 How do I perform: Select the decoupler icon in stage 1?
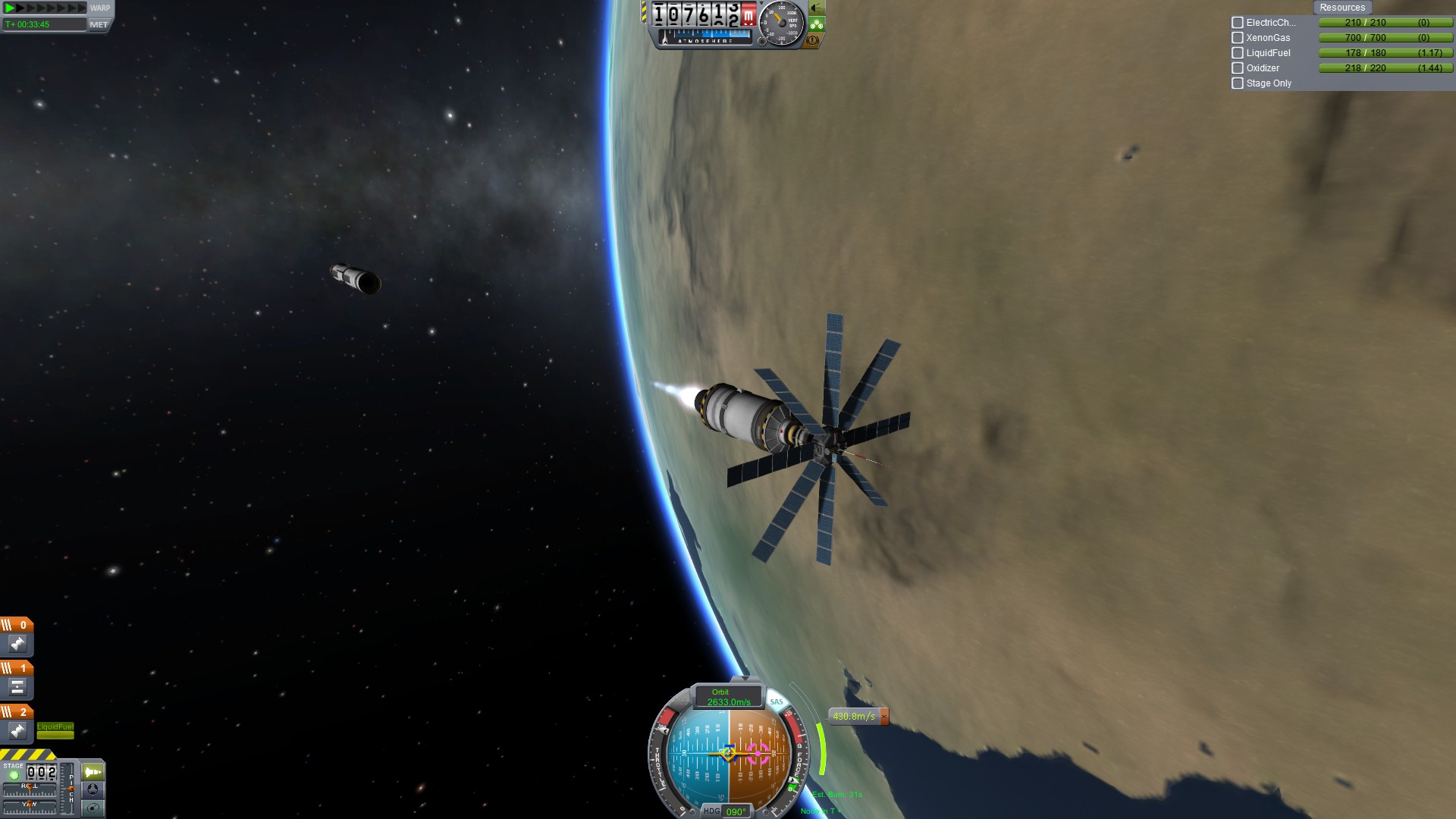click(17, 687)
